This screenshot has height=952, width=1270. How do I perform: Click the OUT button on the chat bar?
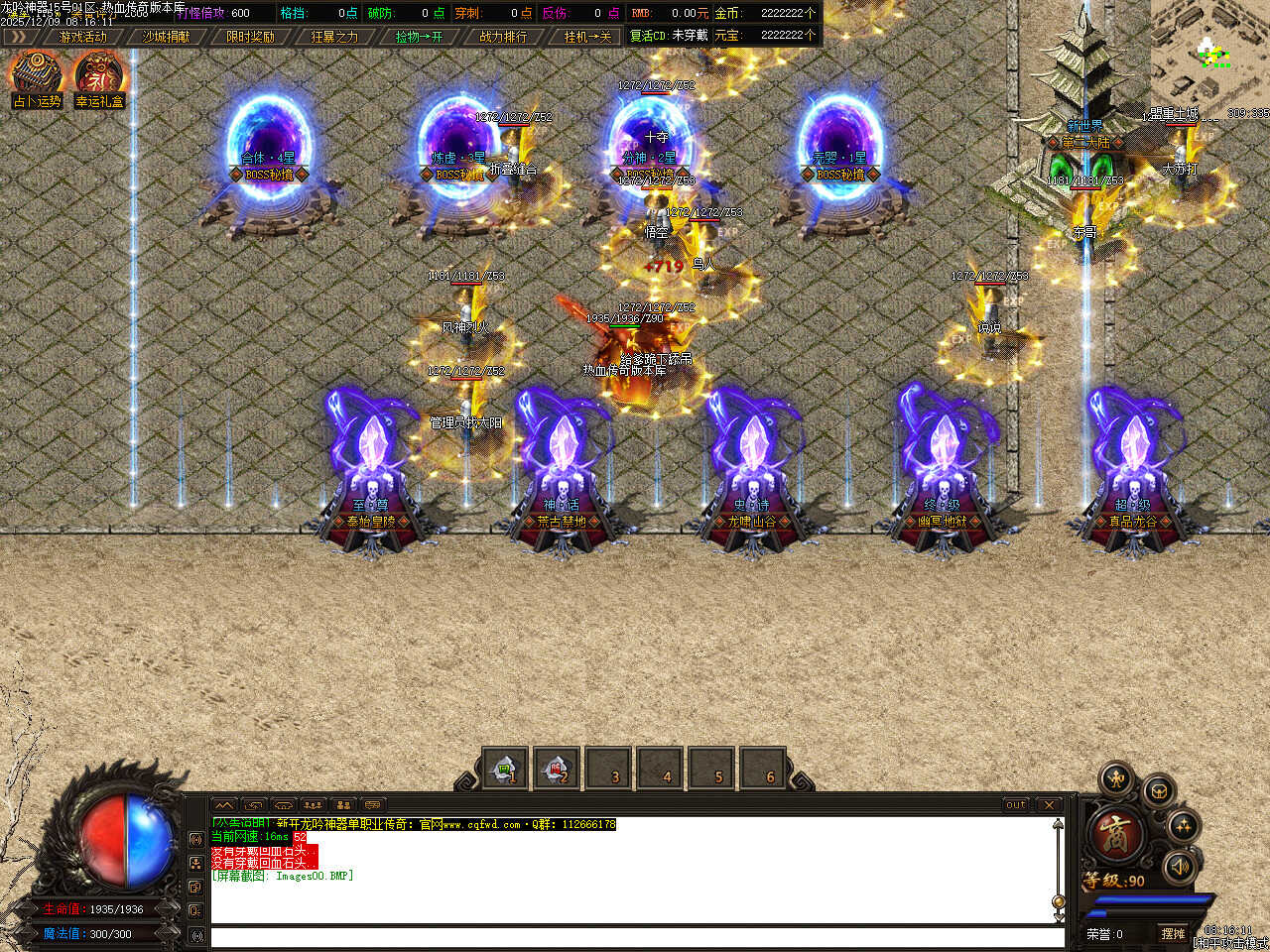click(1016, 805)
